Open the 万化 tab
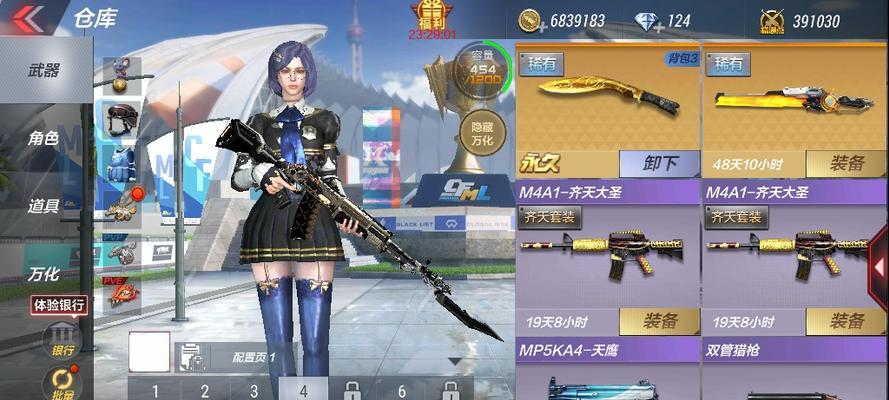Image resolution: width=889 pixels, height=400 pixels. [x=44, y=273]
